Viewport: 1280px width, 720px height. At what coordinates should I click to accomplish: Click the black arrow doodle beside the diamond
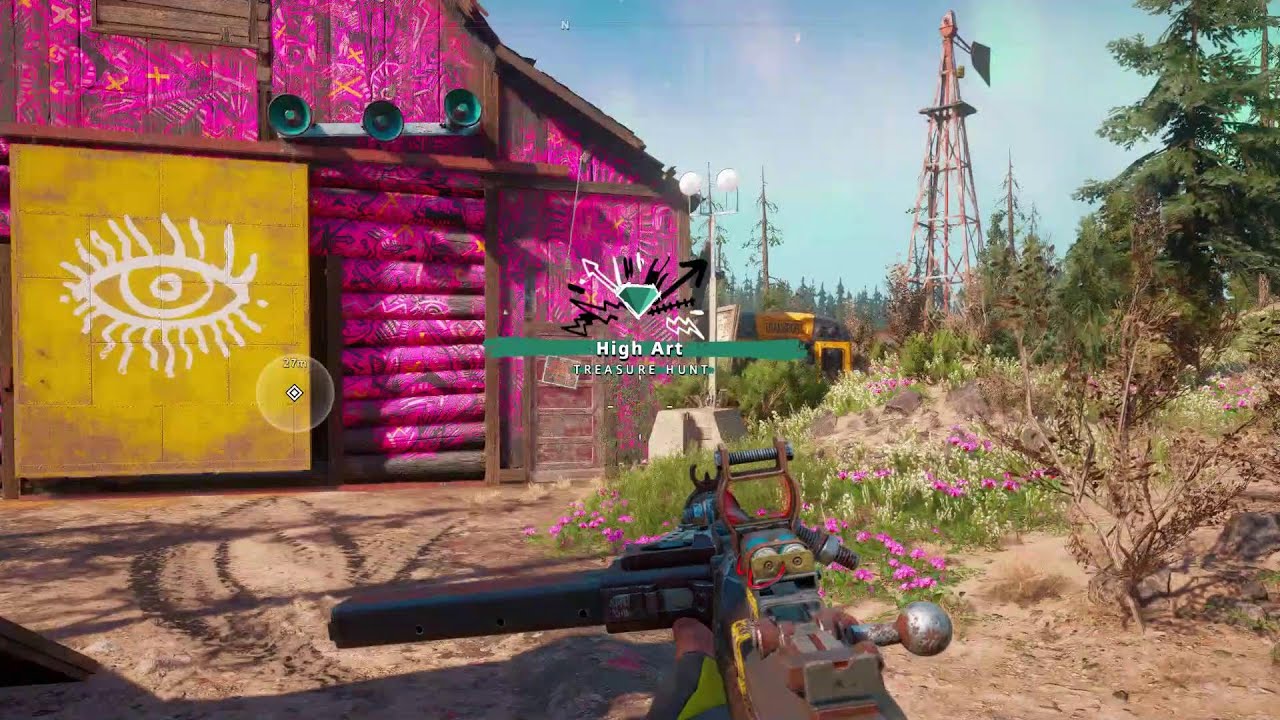690,272
